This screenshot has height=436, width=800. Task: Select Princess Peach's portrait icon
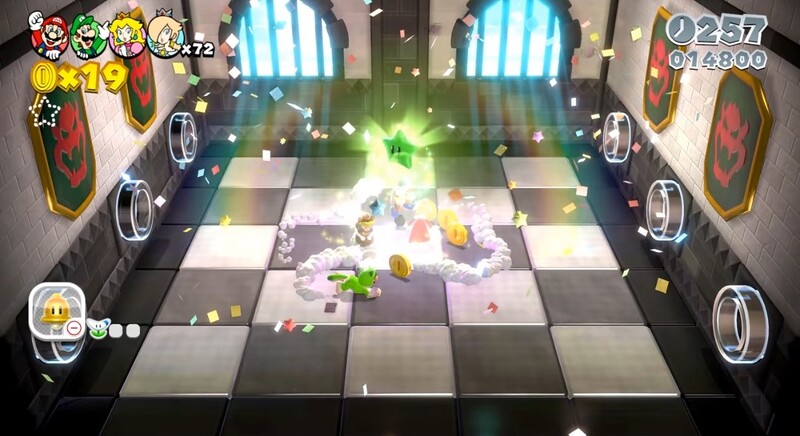[x=128, y=36]
